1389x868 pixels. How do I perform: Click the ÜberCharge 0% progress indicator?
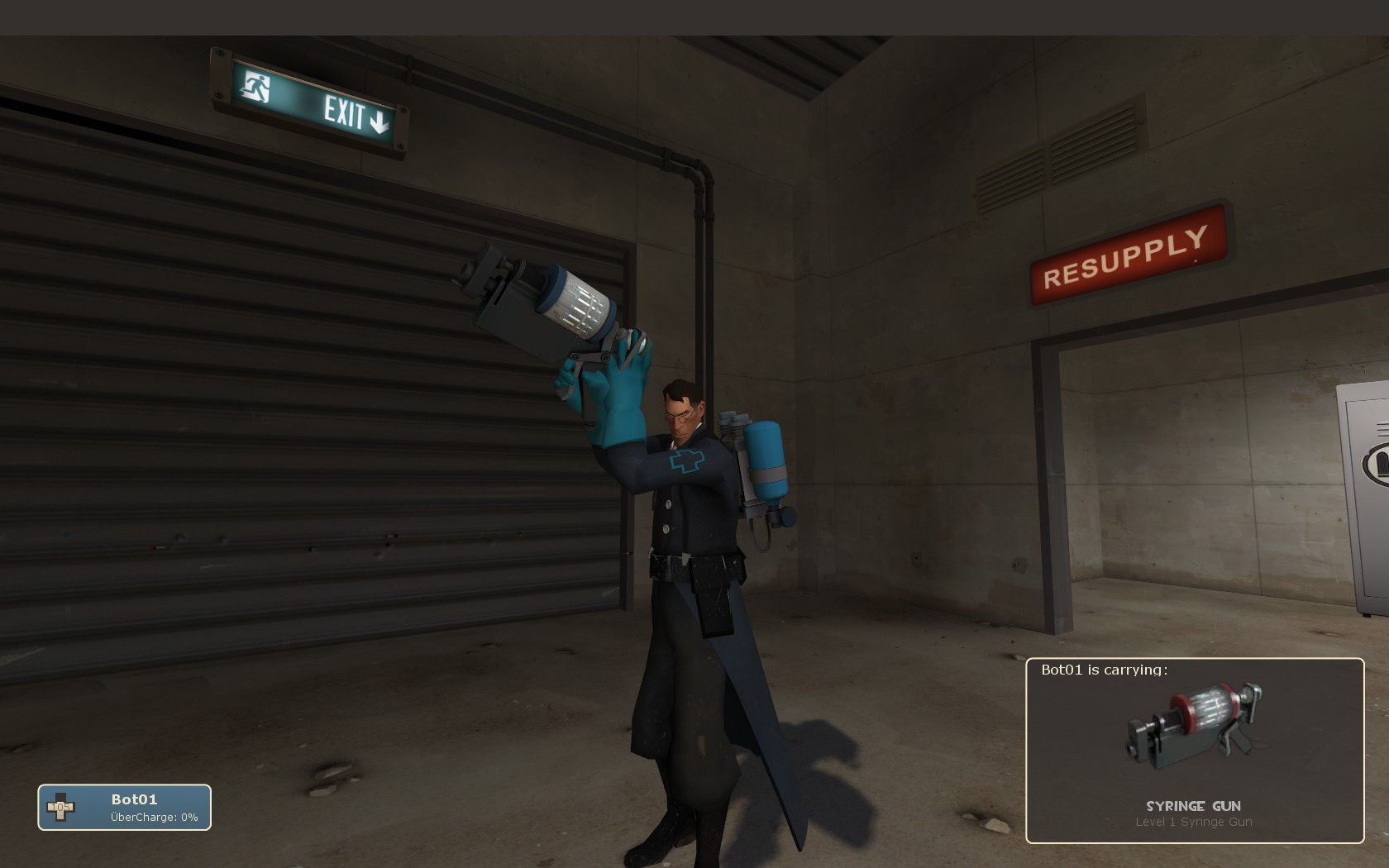[x=153, y=818]
